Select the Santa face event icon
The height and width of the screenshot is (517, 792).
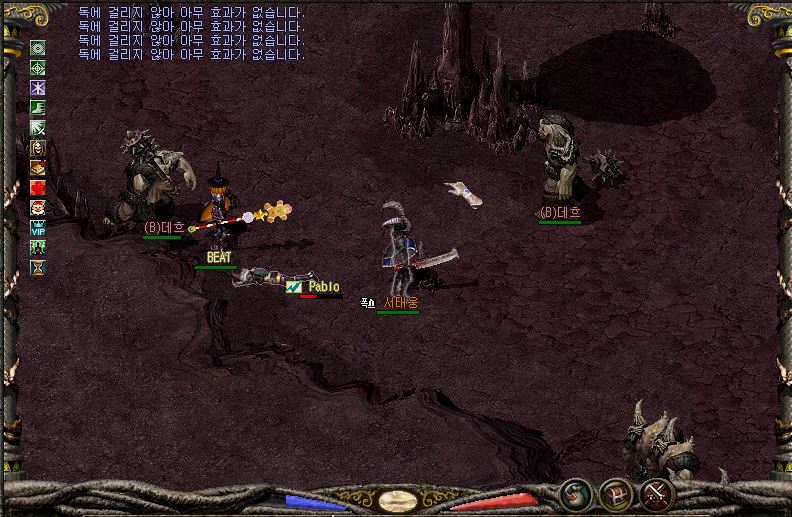click(38, 208)
